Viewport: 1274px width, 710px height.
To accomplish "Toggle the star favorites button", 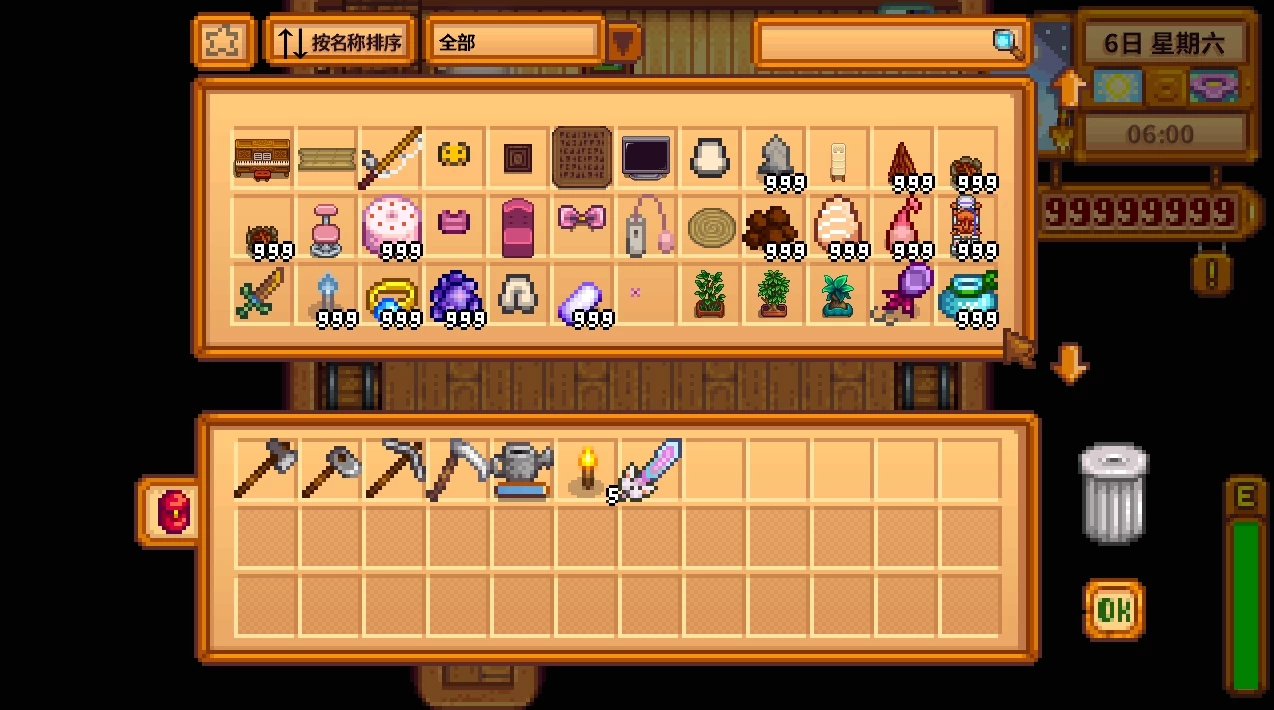I will (x=223, y=42).
